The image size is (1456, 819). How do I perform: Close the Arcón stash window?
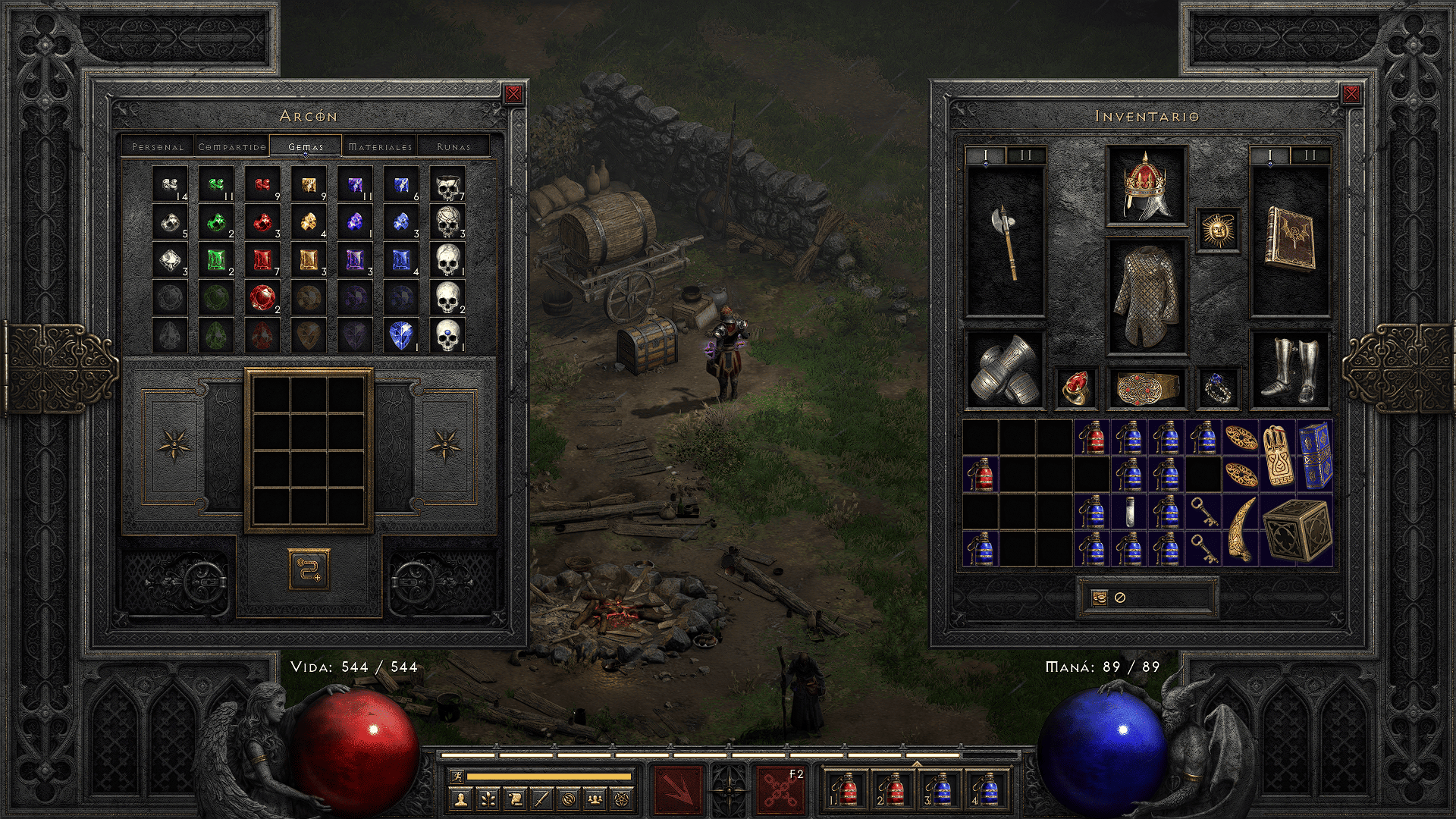513,94
